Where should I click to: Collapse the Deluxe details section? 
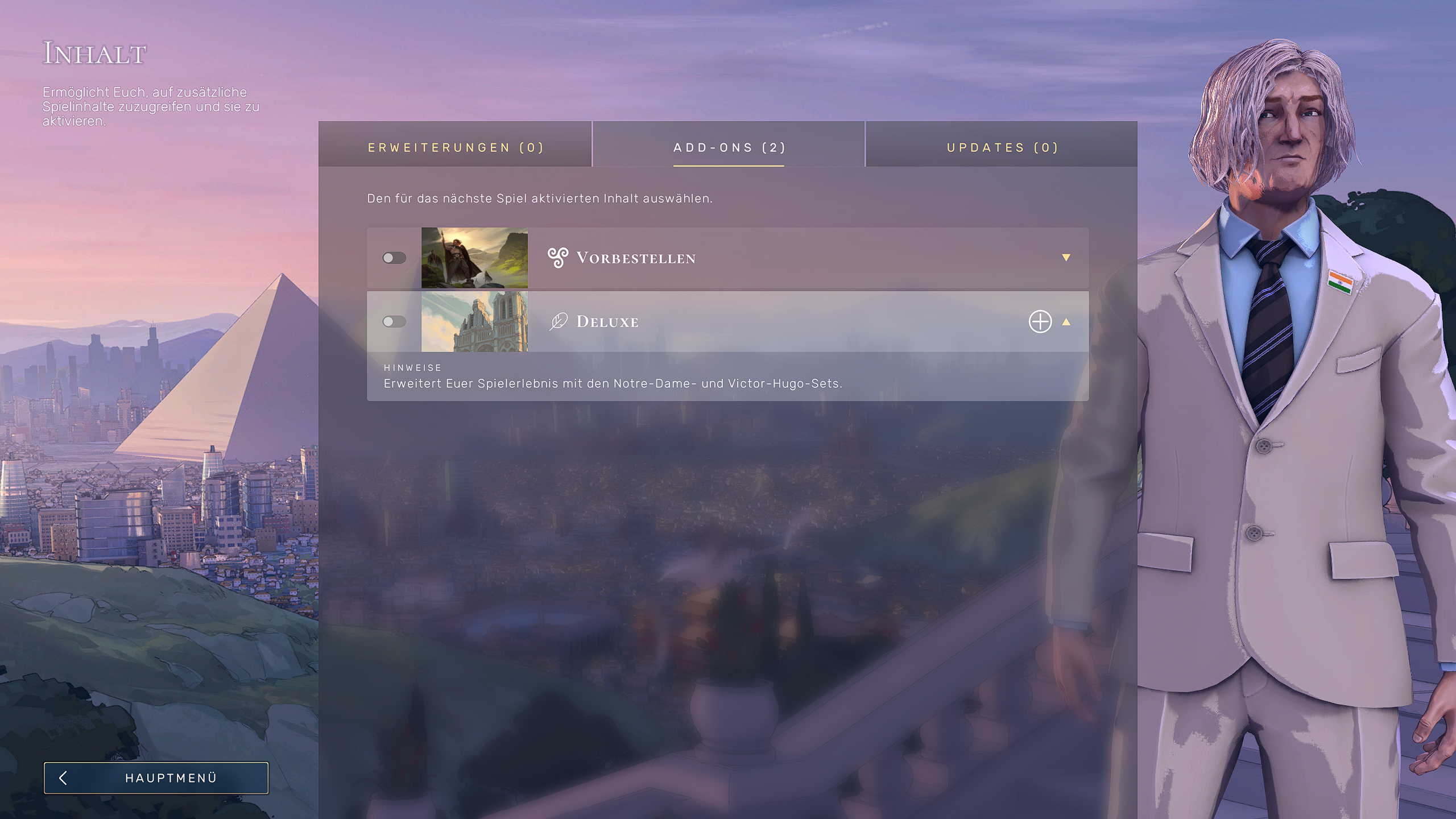click(x=1066, y=322)
